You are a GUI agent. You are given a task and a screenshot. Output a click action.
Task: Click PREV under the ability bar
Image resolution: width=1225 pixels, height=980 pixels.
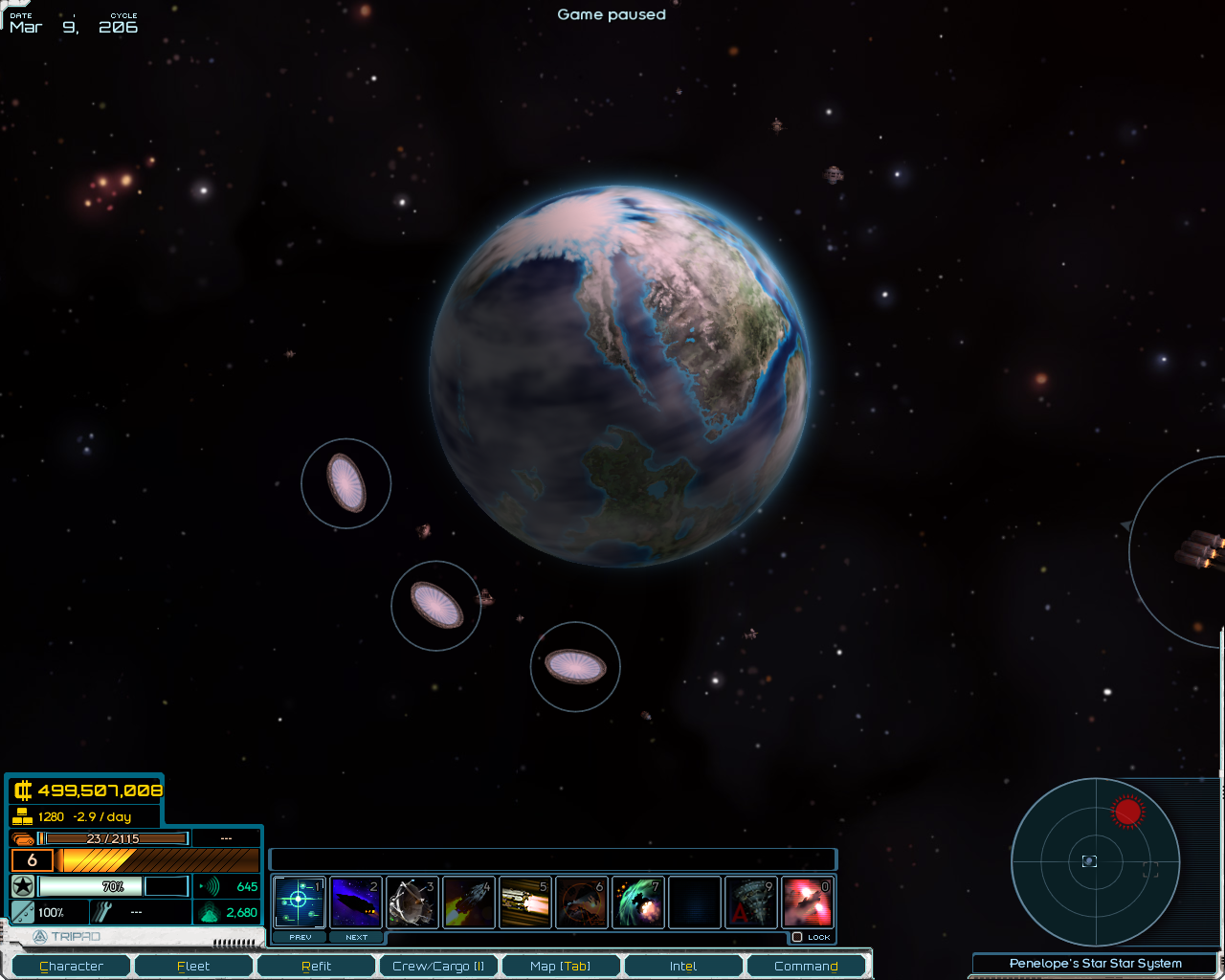coord(301,937)
